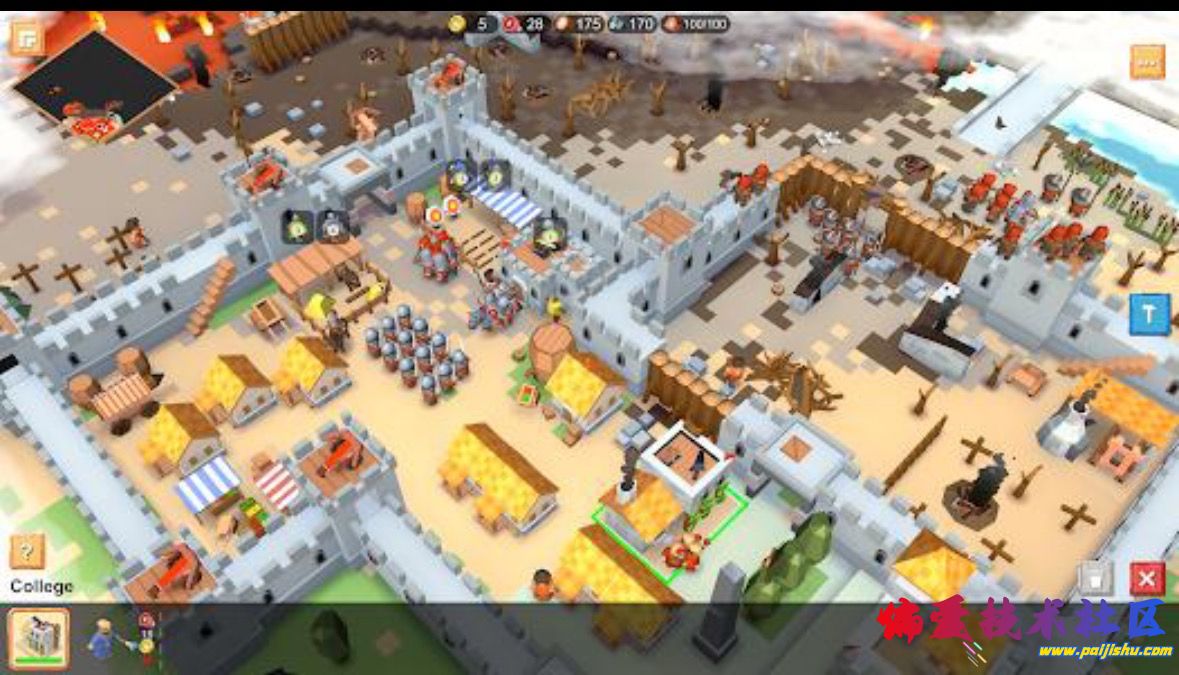Open the orange three-dot options menu
The image size is (1179, 675).
[1147, 62]
